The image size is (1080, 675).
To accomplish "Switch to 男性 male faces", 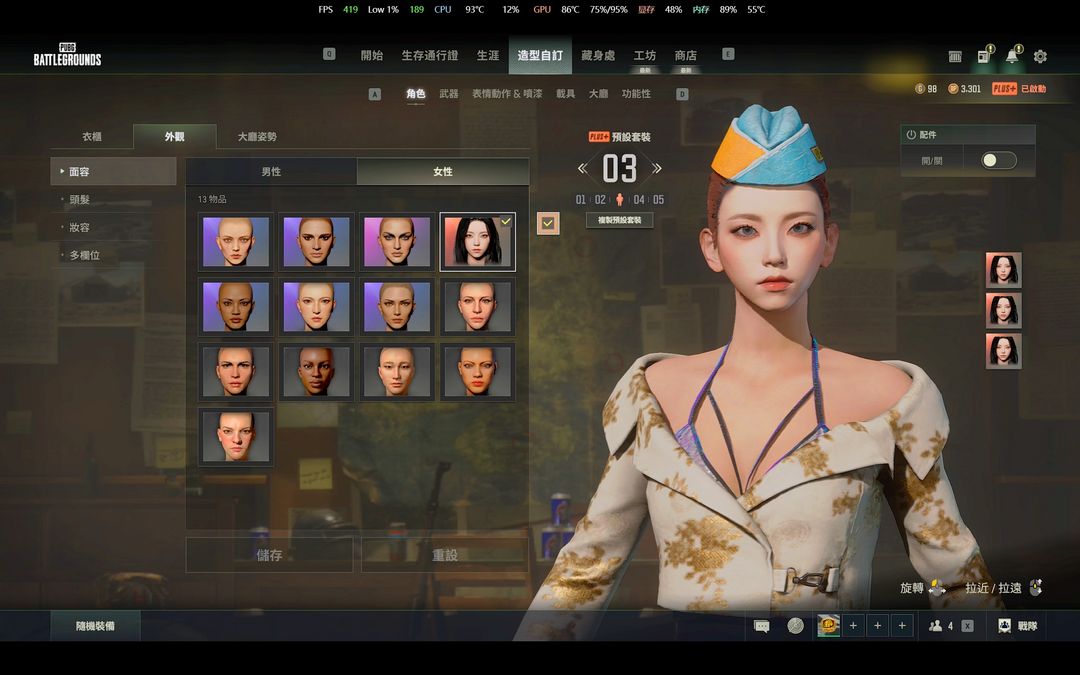I will point(271,172).
